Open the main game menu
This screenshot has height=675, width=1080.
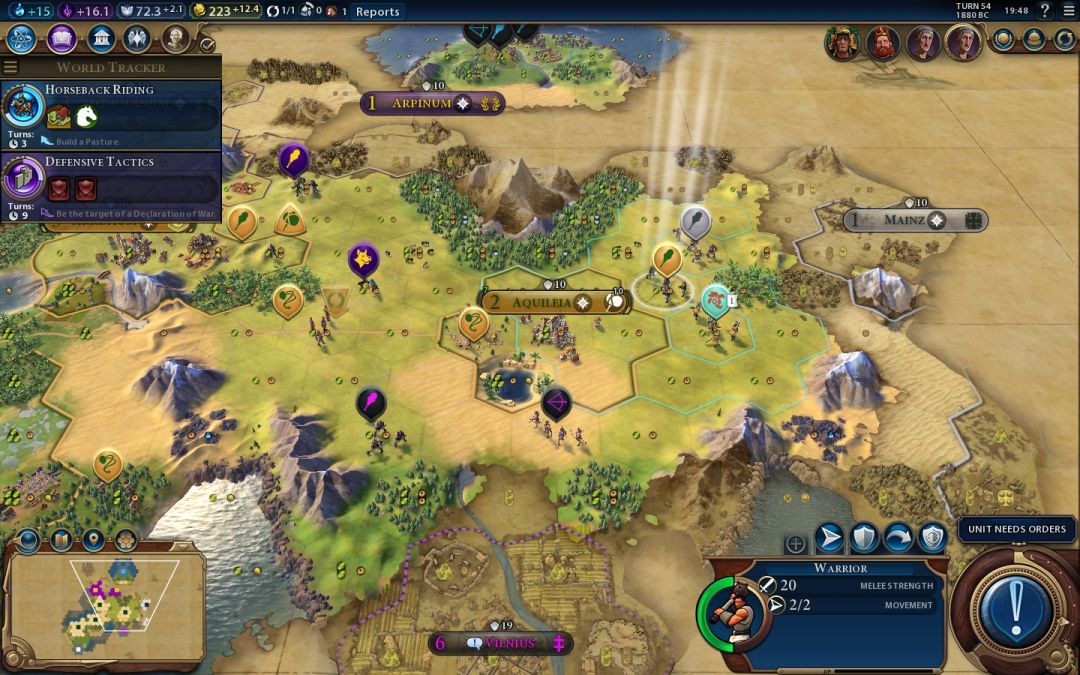(1069, 11)
